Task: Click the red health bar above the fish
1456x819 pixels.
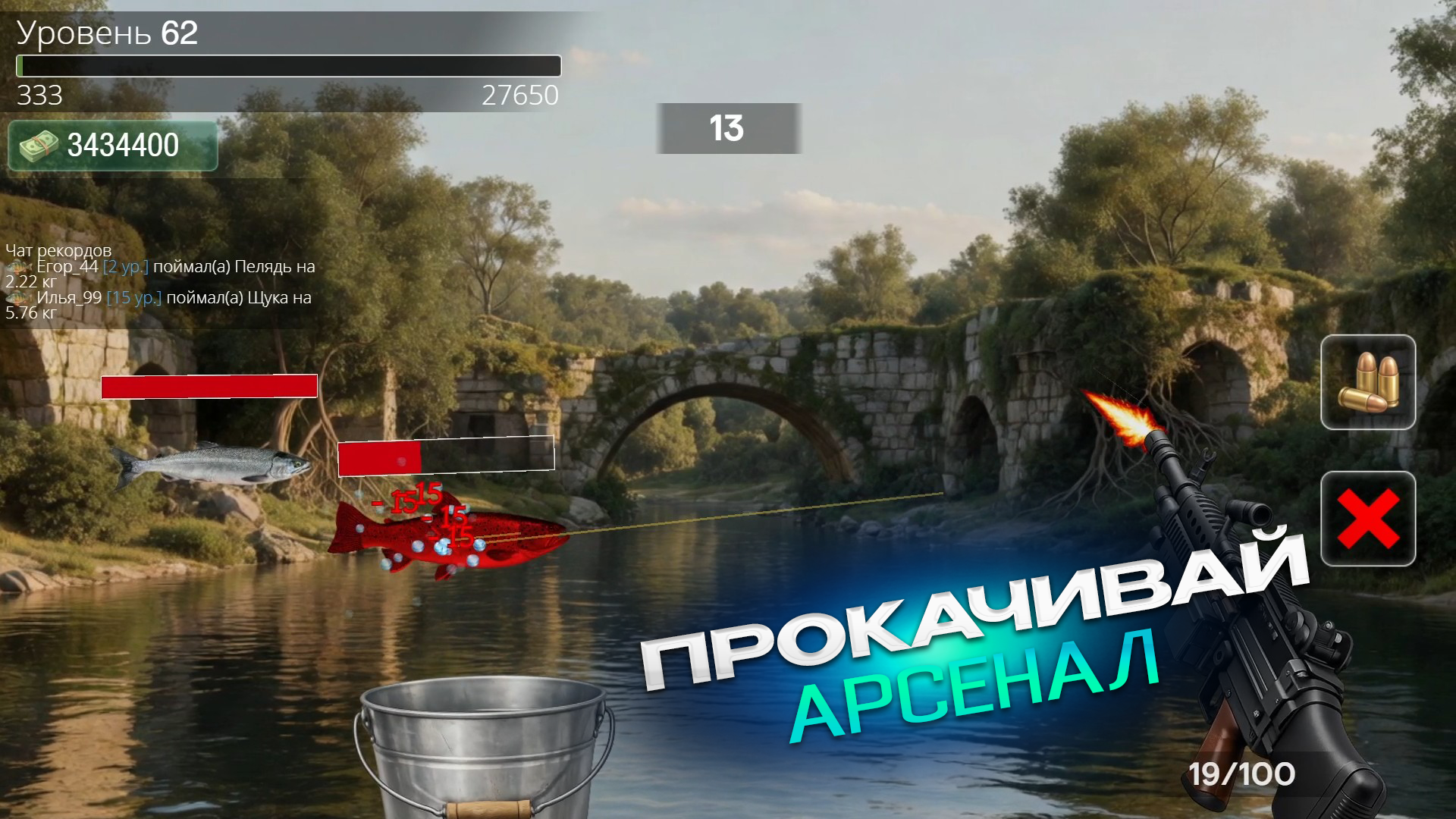Action: click(210, 385)
